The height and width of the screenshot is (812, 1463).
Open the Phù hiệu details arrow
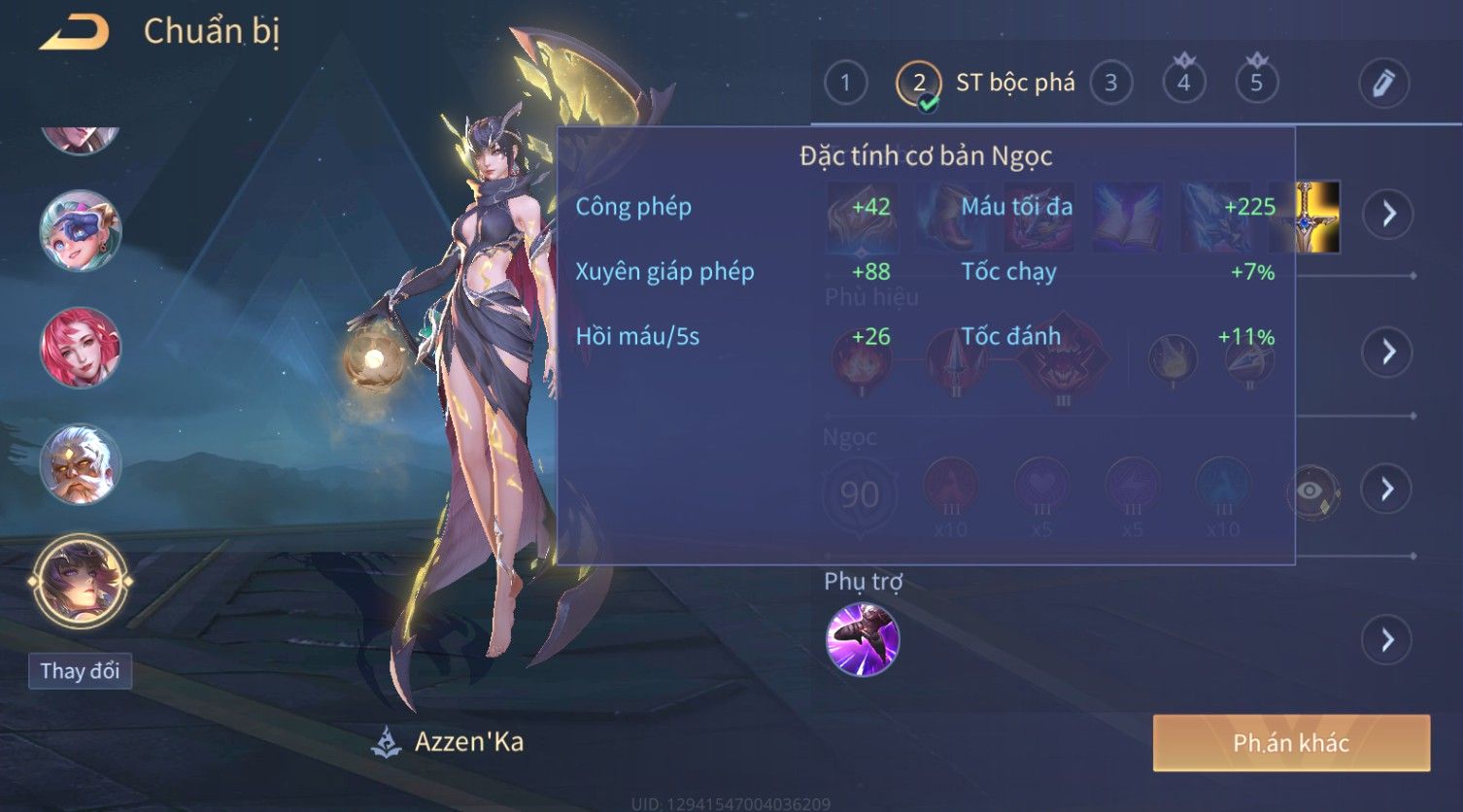tap(1388, 352)
